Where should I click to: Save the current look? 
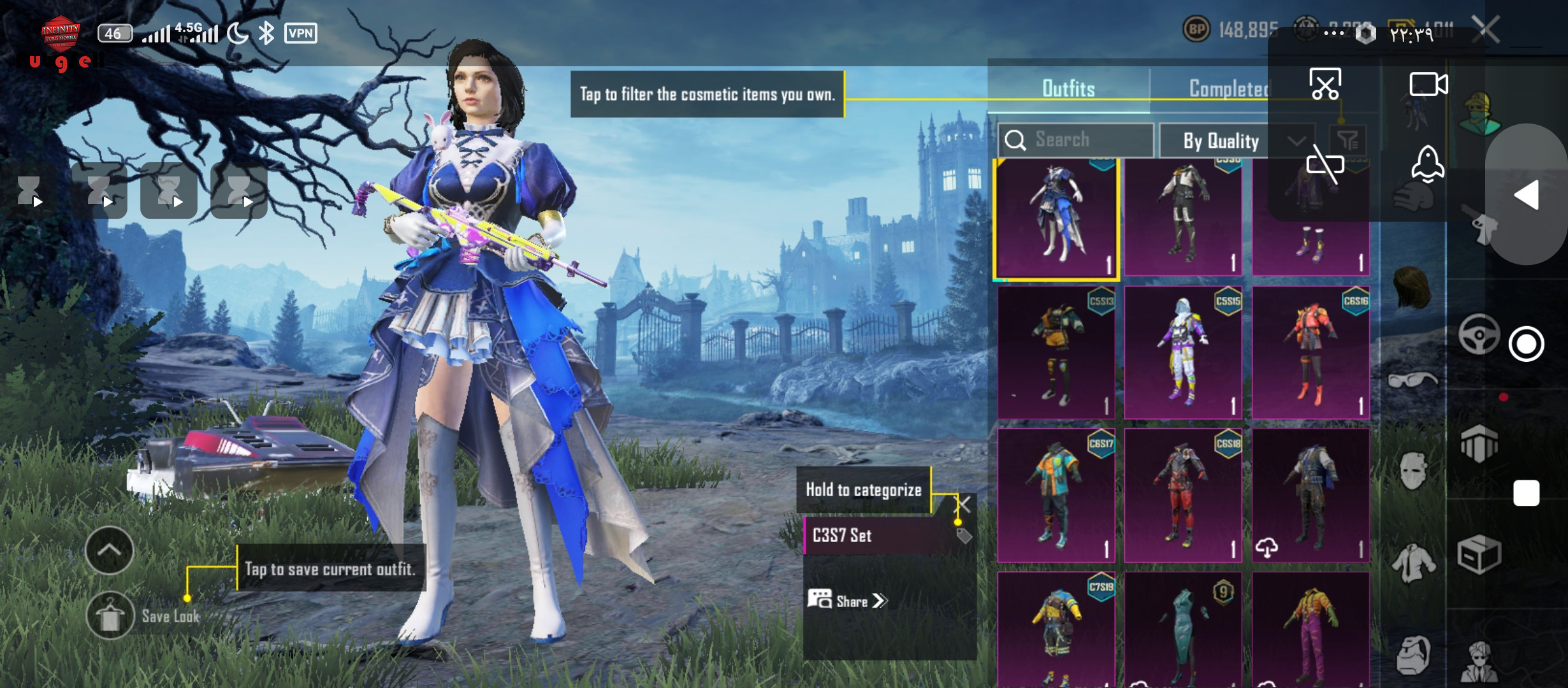[110, 615]
